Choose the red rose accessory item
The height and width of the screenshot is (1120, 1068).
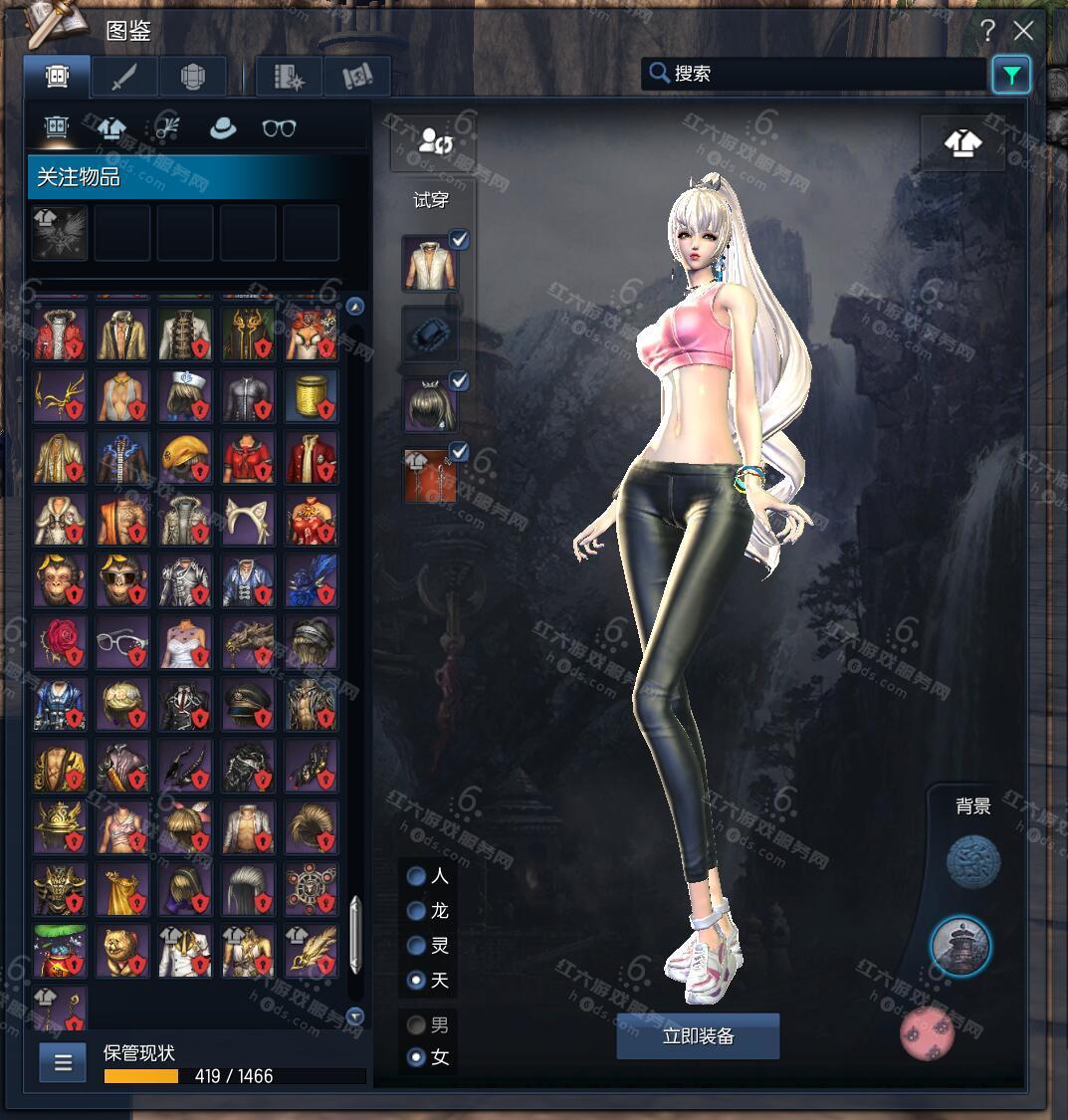(x=60, y=642)
